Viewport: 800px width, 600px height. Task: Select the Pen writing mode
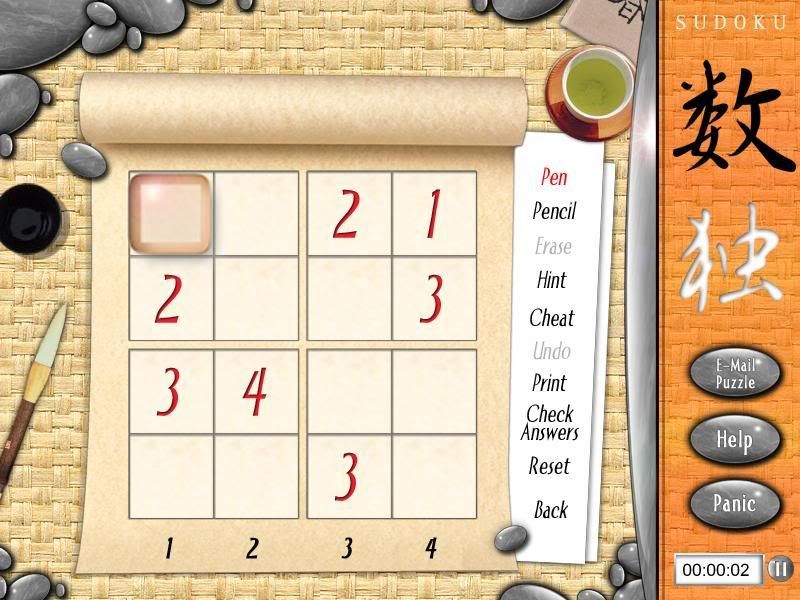click(x=554, y=178)
